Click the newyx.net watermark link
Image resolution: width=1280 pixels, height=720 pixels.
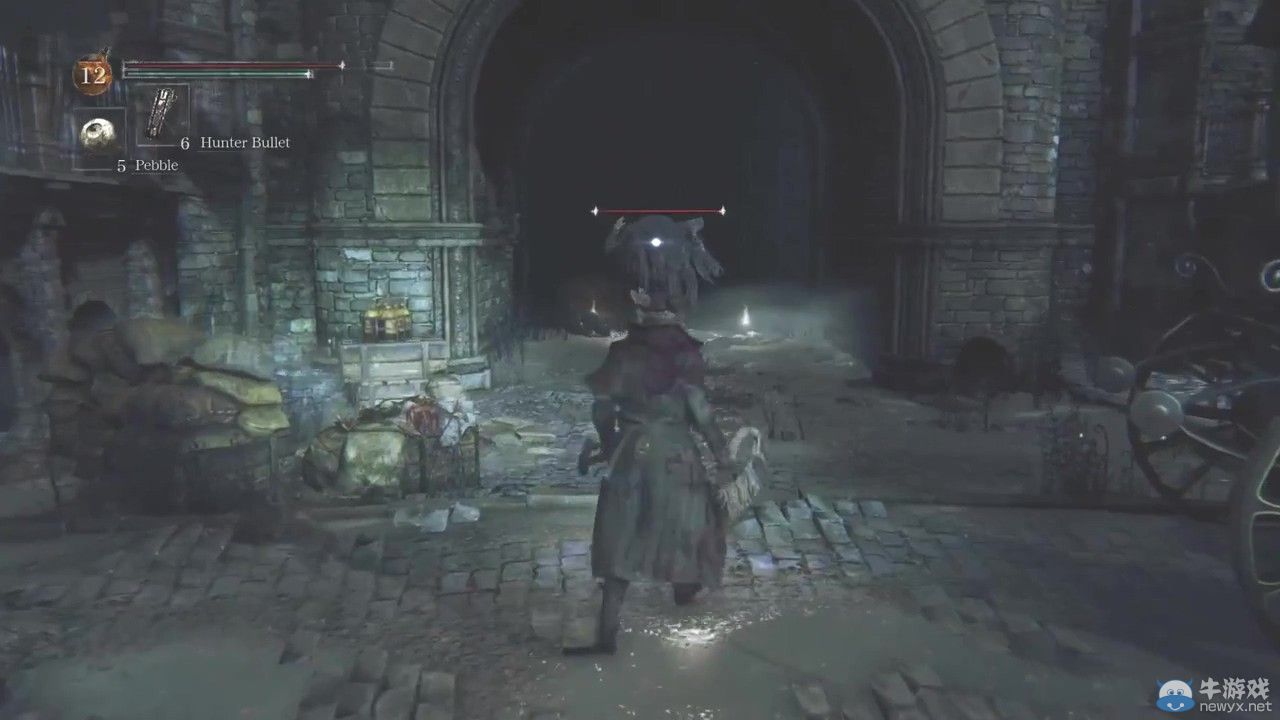point(1236,706)
